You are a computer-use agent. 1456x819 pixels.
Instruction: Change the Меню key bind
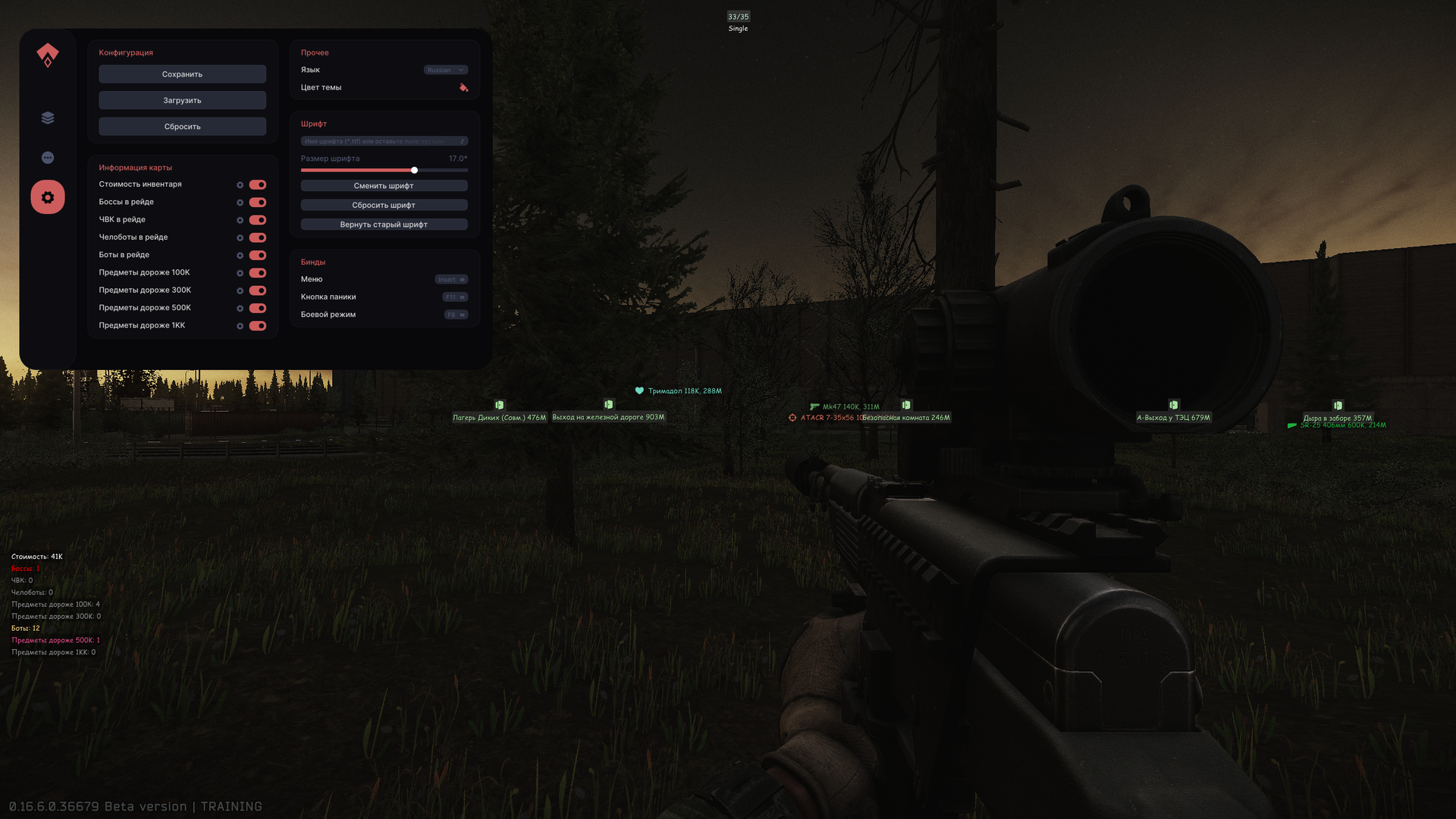(x=451, y=280)
